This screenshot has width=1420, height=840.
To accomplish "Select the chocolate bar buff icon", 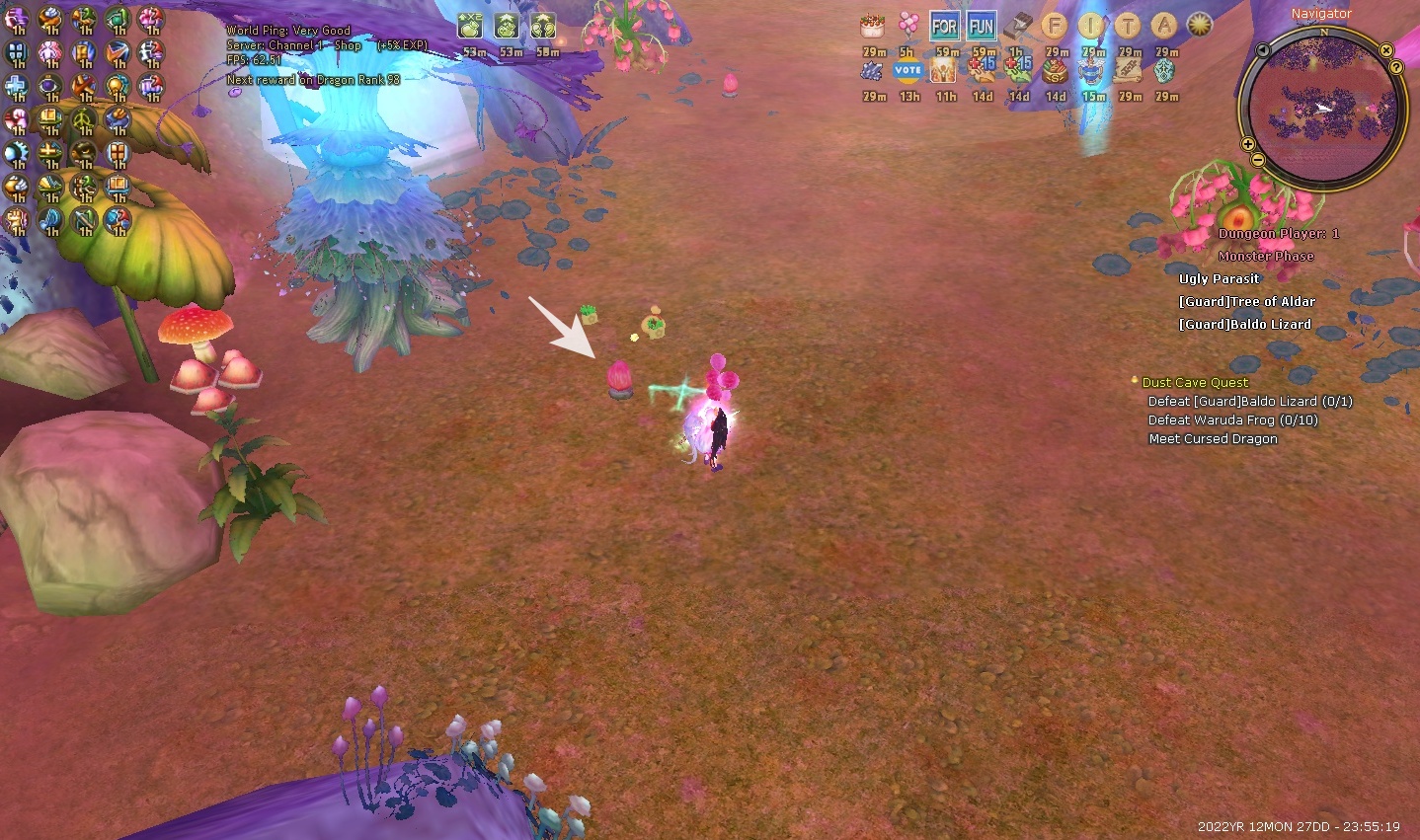I will (x=1019, y=27).
